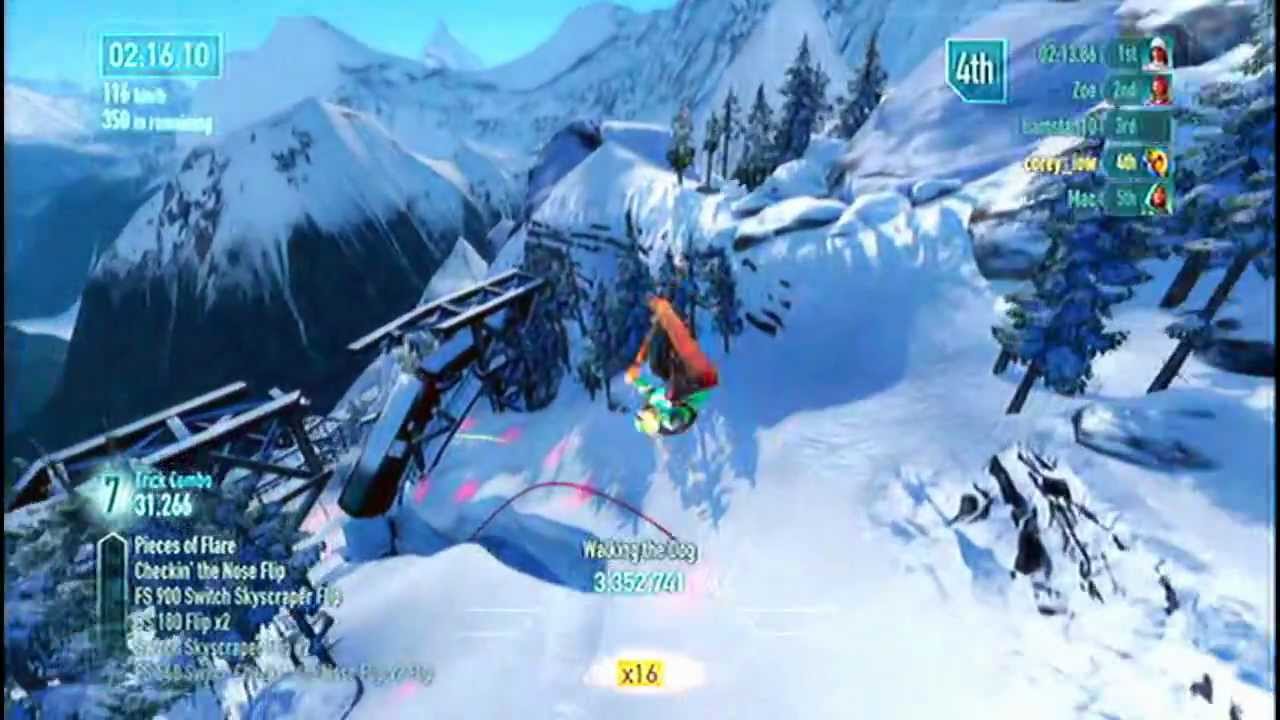This screenshot has width=1280, height=720.
Task: Toggle the 350m remaining distance indicator
Action: [x=155, y=122]
